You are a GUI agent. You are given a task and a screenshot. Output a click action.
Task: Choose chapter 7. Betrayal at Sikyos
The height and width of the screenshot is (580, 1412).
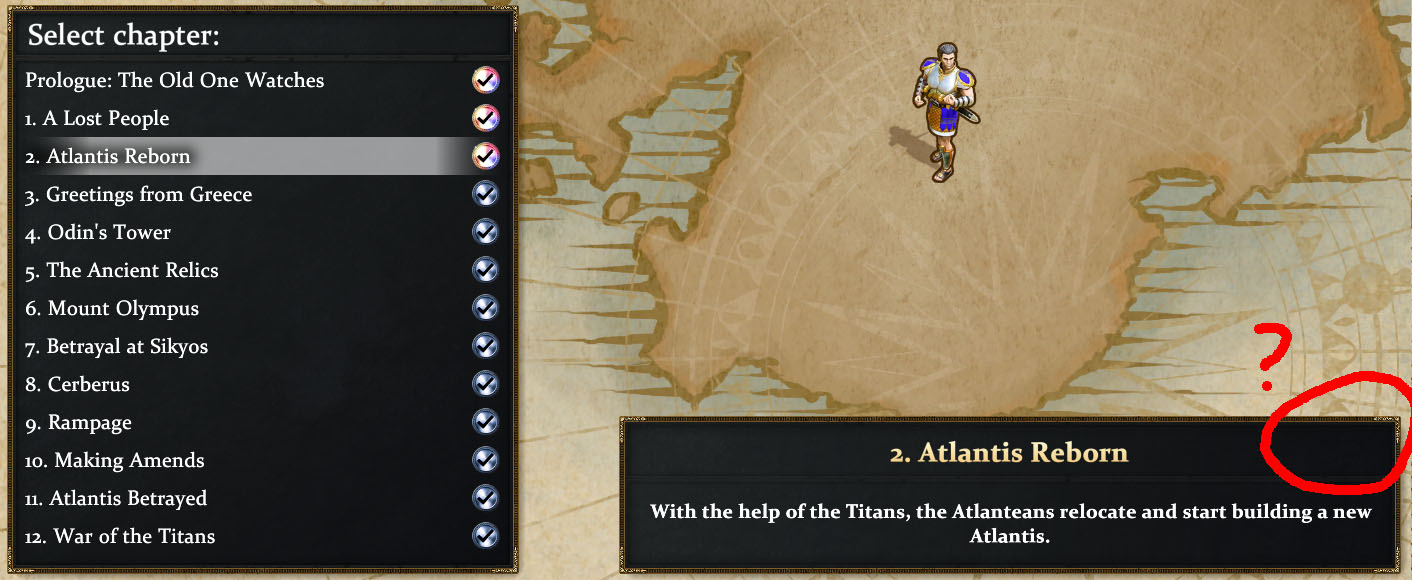[x=117, y=346]
